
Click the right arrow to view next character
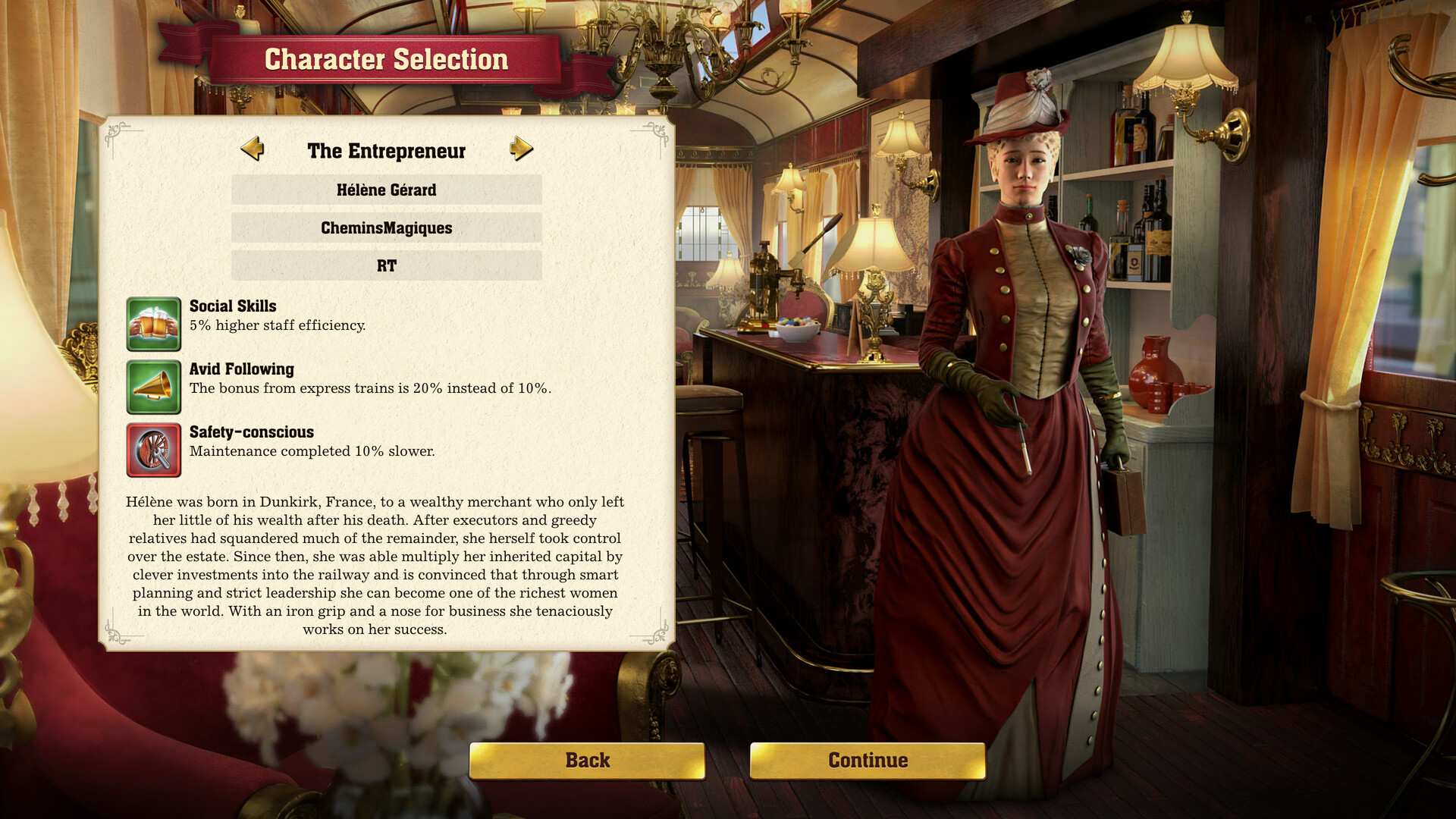click(520, 151)
